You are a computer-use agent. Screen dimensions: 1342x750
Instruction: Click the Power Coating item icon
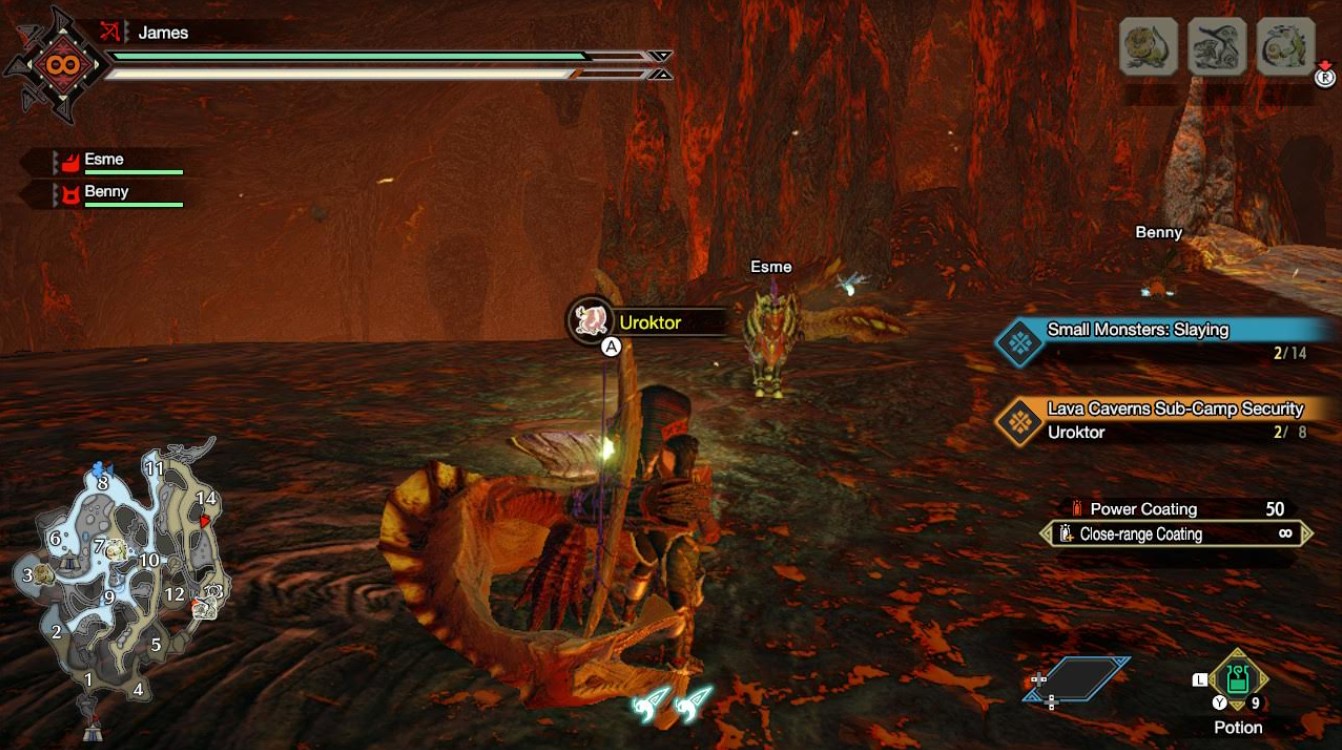[x=1077, y=508]
